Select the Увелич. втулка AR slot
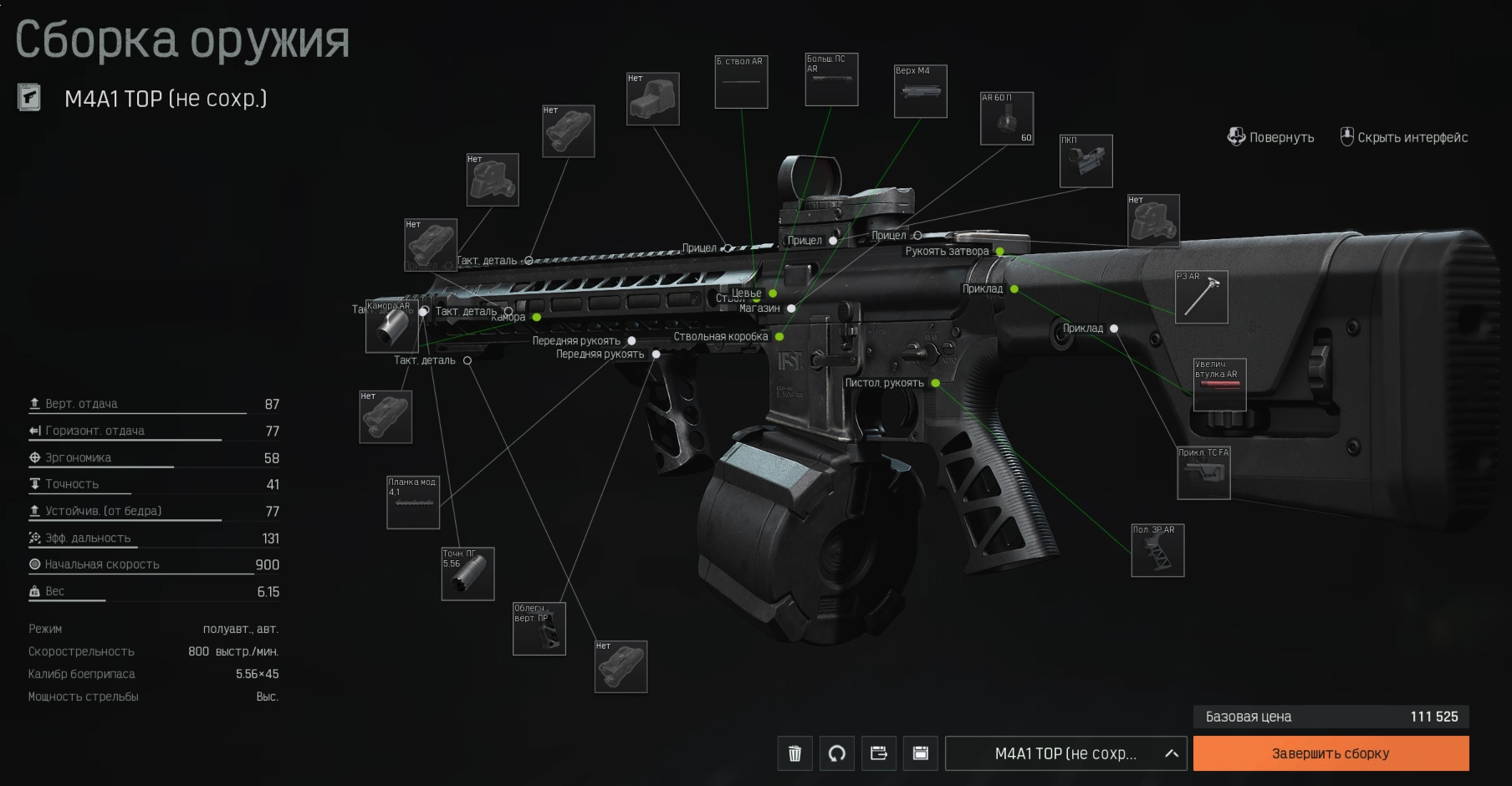 pyautogui.click(x=1219, y=385)
